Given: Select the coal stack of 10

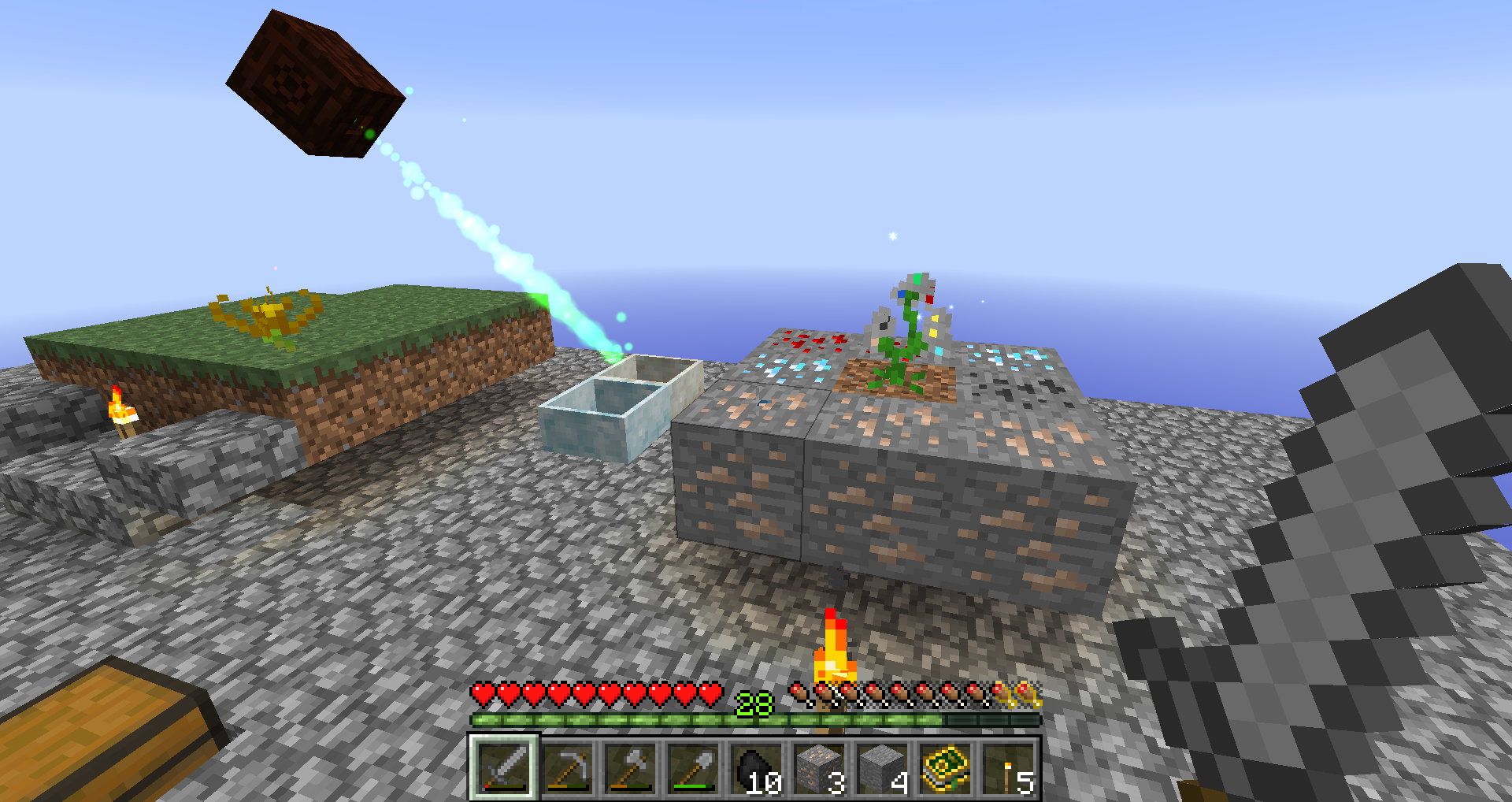Looking at the screenshot, I should [x=756, y=767].
